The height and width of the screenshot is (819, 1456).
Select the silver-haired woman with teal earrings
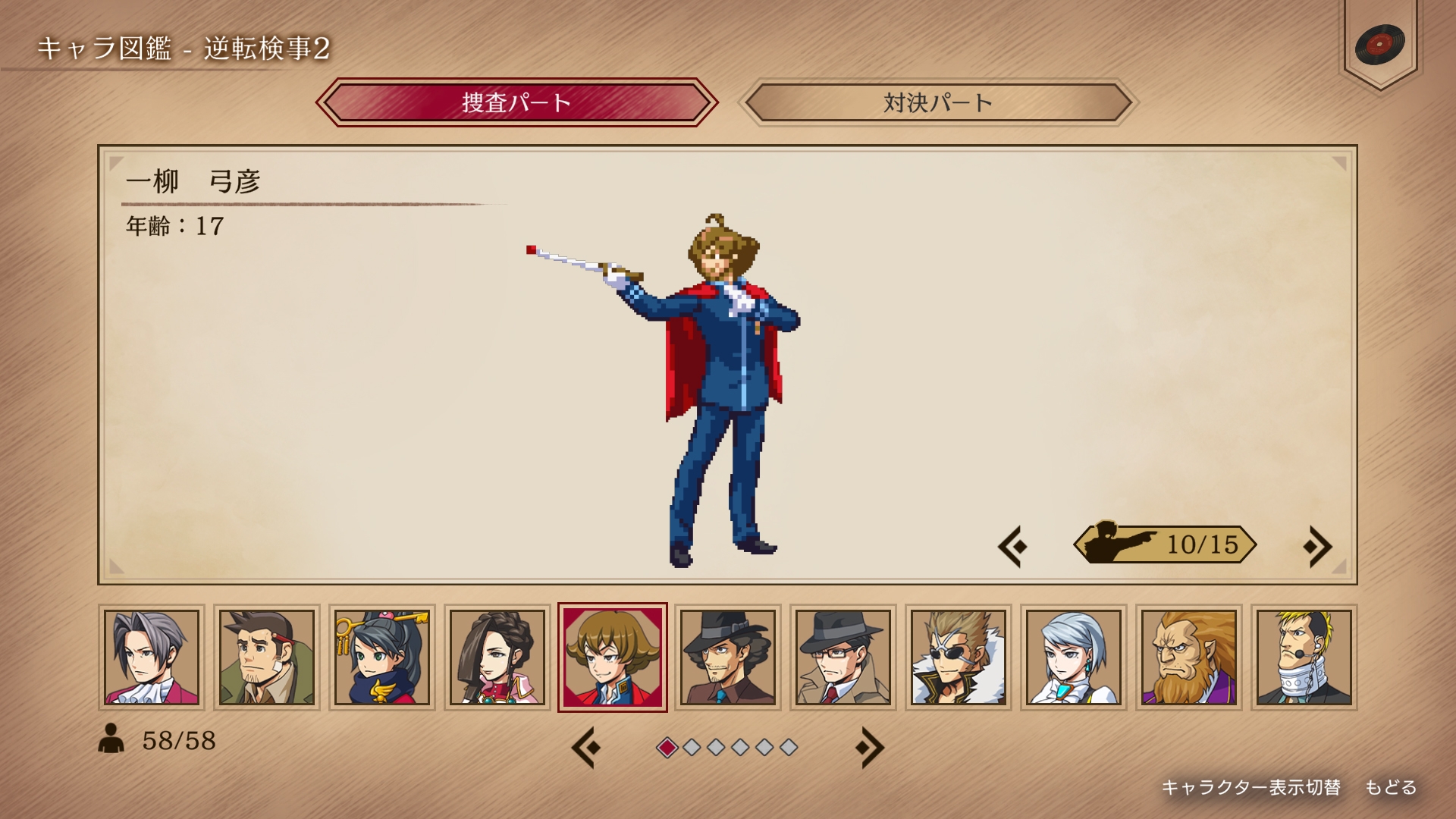[1074, 657]
